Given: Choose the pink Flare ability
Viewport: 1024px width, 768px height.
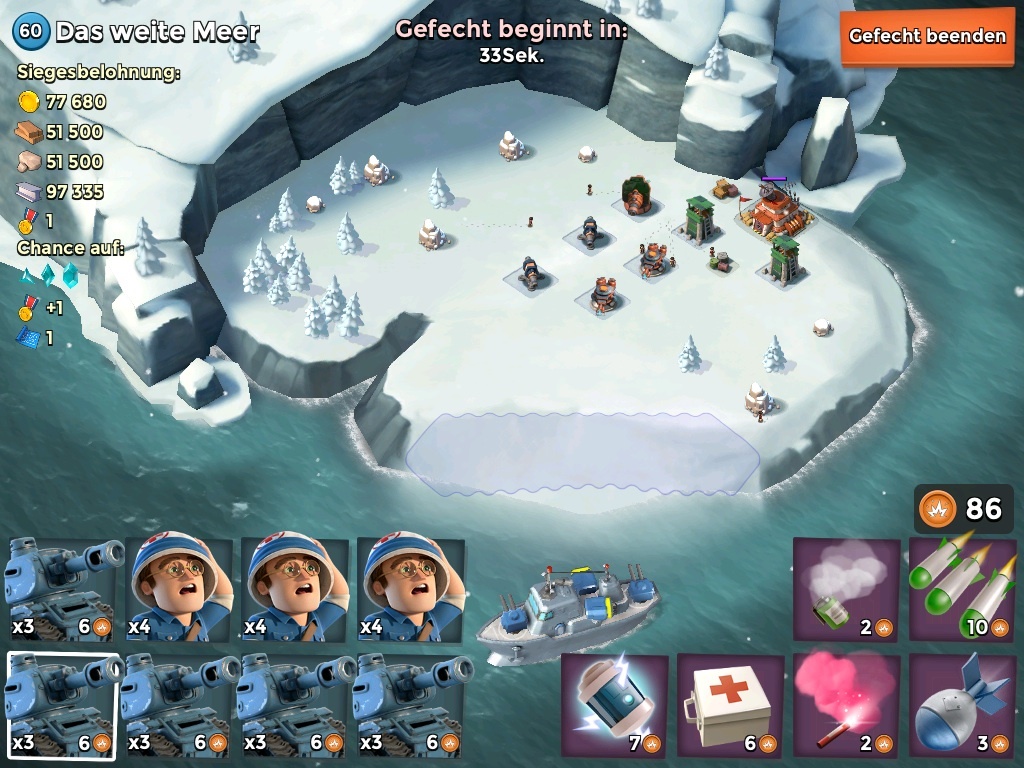Looking at the screenshot, I should [x=846, y=706].
